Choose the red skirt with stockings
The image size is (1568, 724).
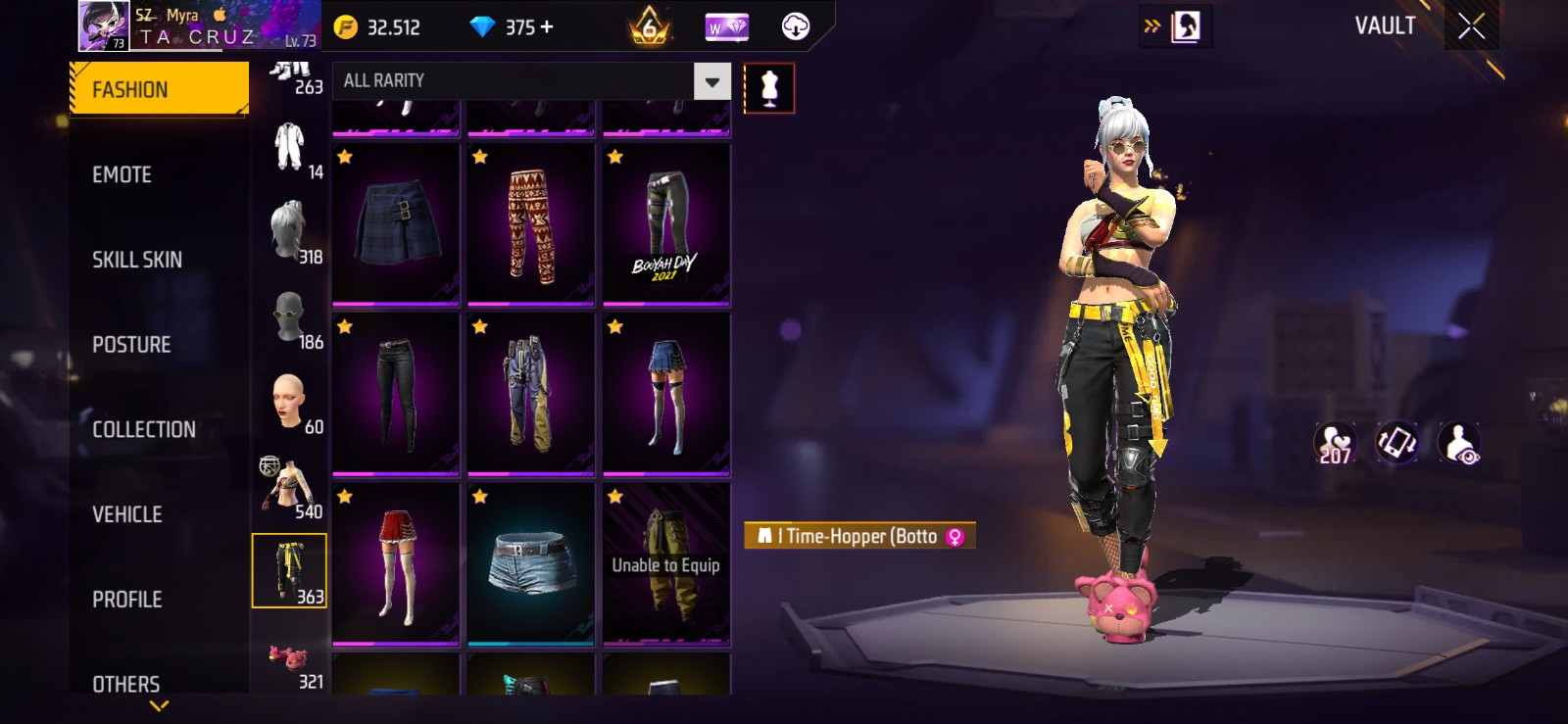point(396,563)
